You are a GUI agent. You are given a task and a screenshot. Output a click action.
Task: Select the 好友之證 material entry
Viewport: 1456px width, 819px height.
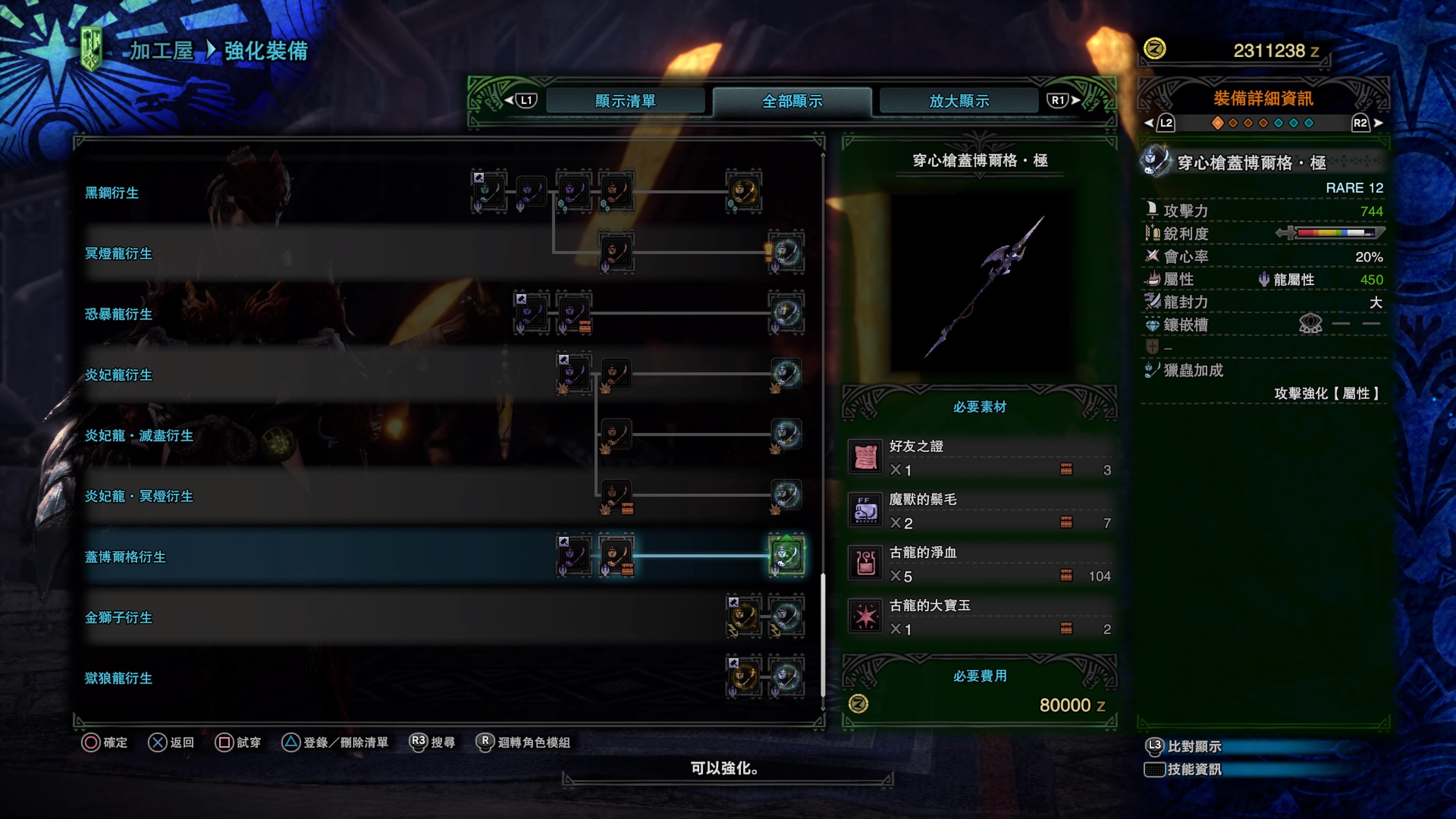(979, 457)
